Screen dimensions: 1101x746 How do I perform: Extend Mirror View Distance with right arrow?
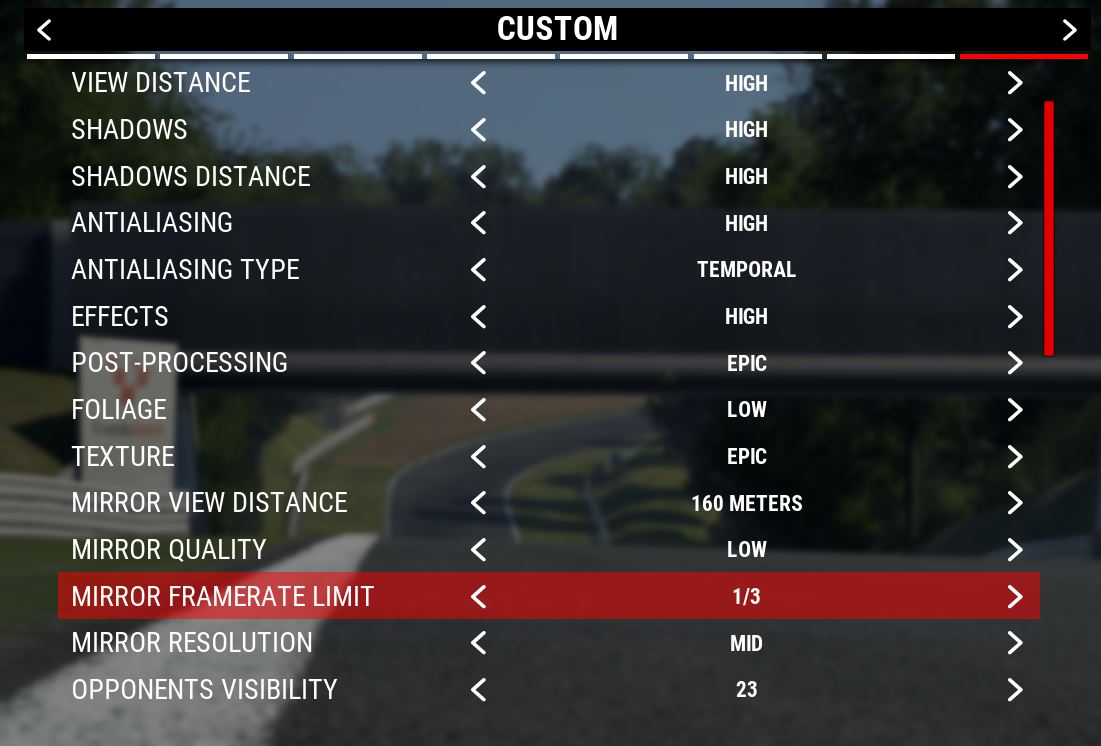pos(1015,503)
